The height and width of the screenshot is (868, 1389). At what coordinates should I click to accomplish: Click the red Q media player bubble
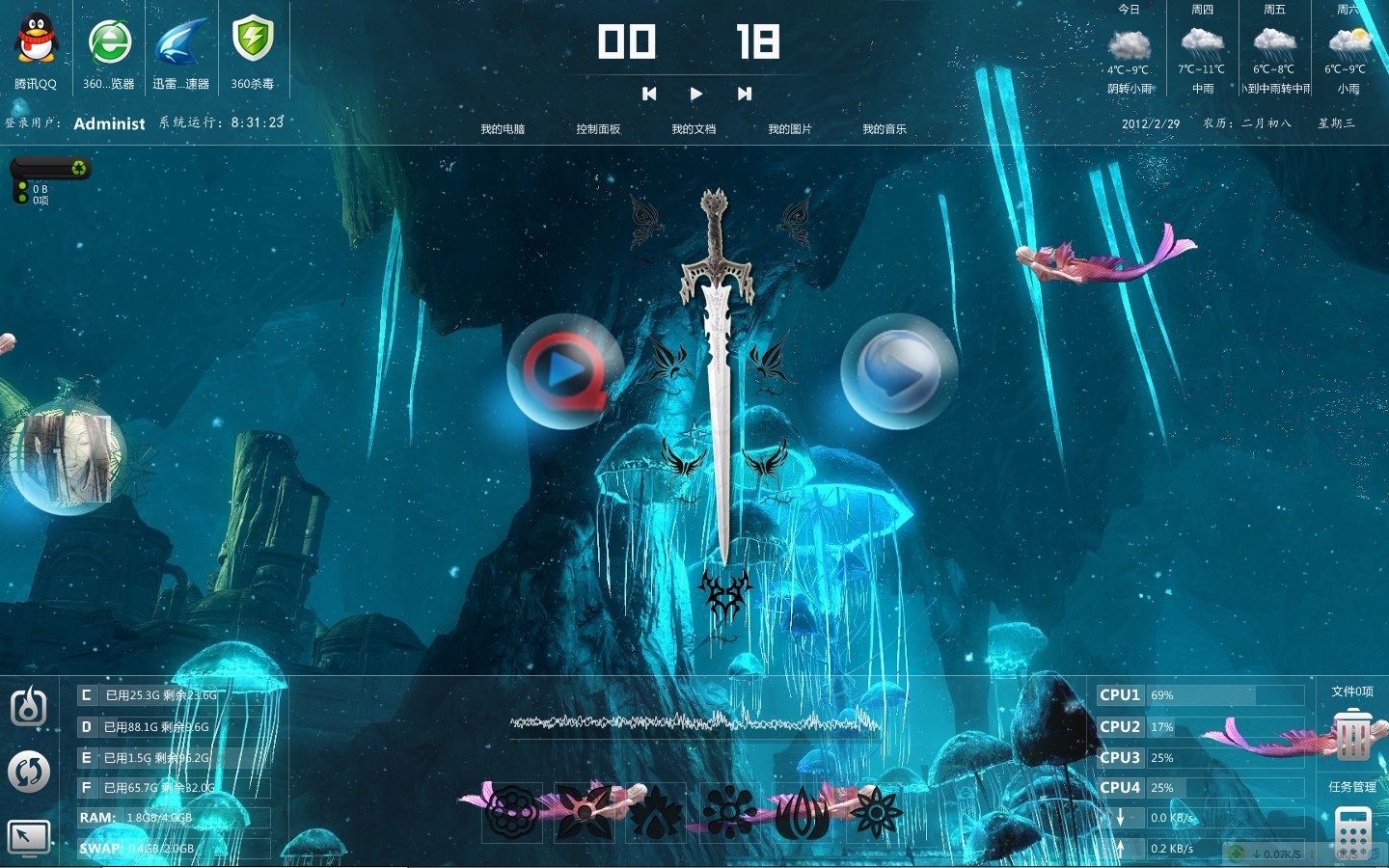pyautogui.click(x=564, y=370)
